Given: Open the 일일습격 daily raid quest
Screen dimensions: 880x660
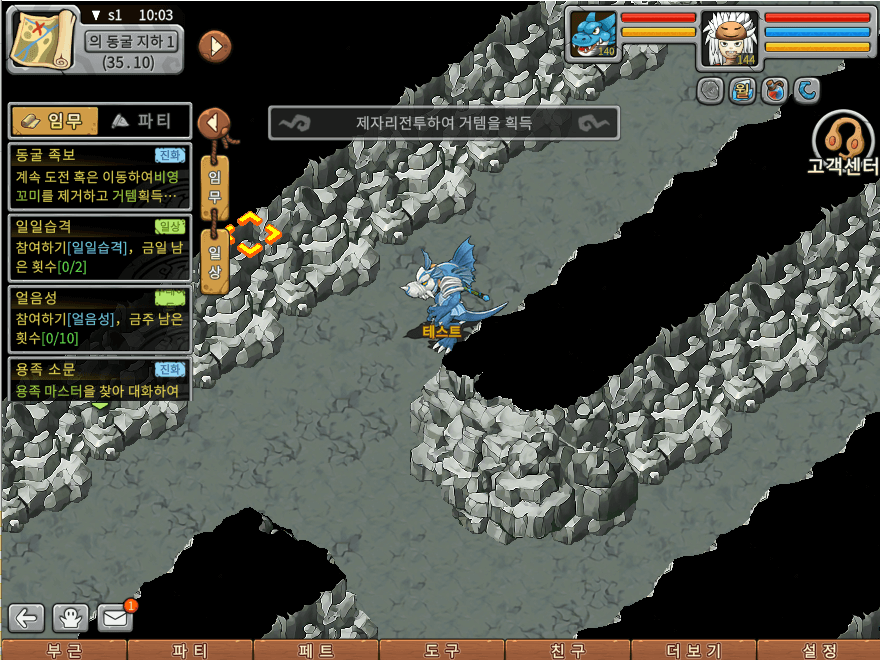Looking at the screenshot, I should pyautogui.click(x=98, y=248).
